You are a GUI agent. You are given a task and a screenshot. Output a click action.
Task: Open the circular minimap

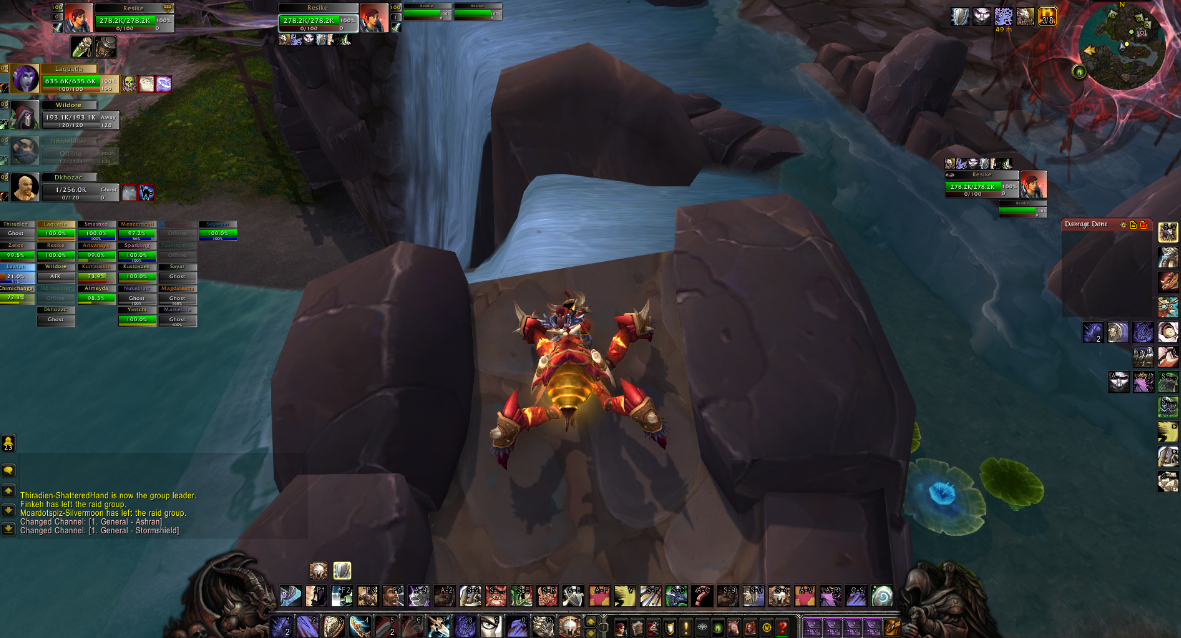[x=1133, y=43]
